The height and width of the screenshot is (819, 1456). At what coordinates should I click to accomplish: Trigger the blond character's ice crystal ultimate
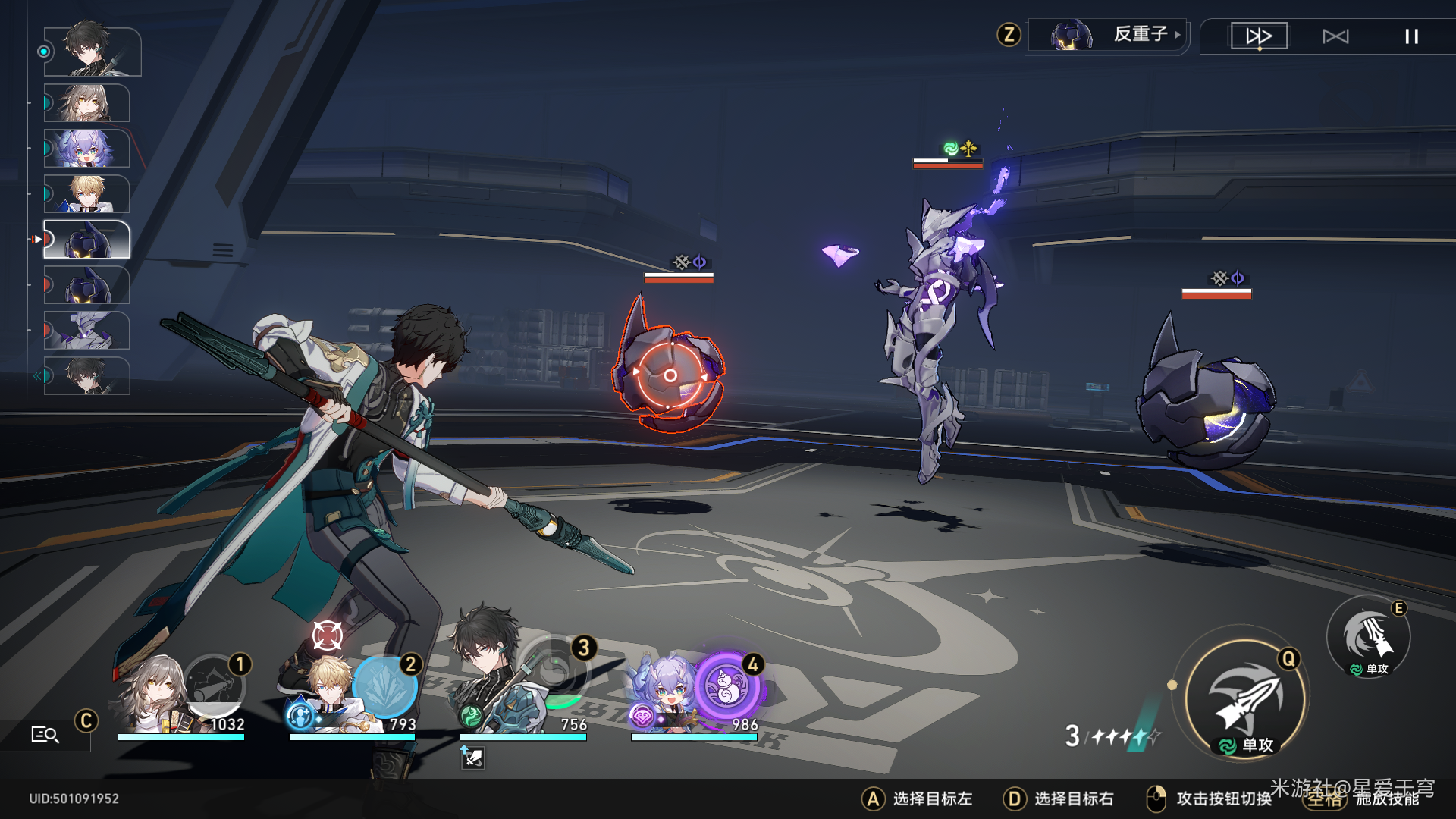coord(386,687)
